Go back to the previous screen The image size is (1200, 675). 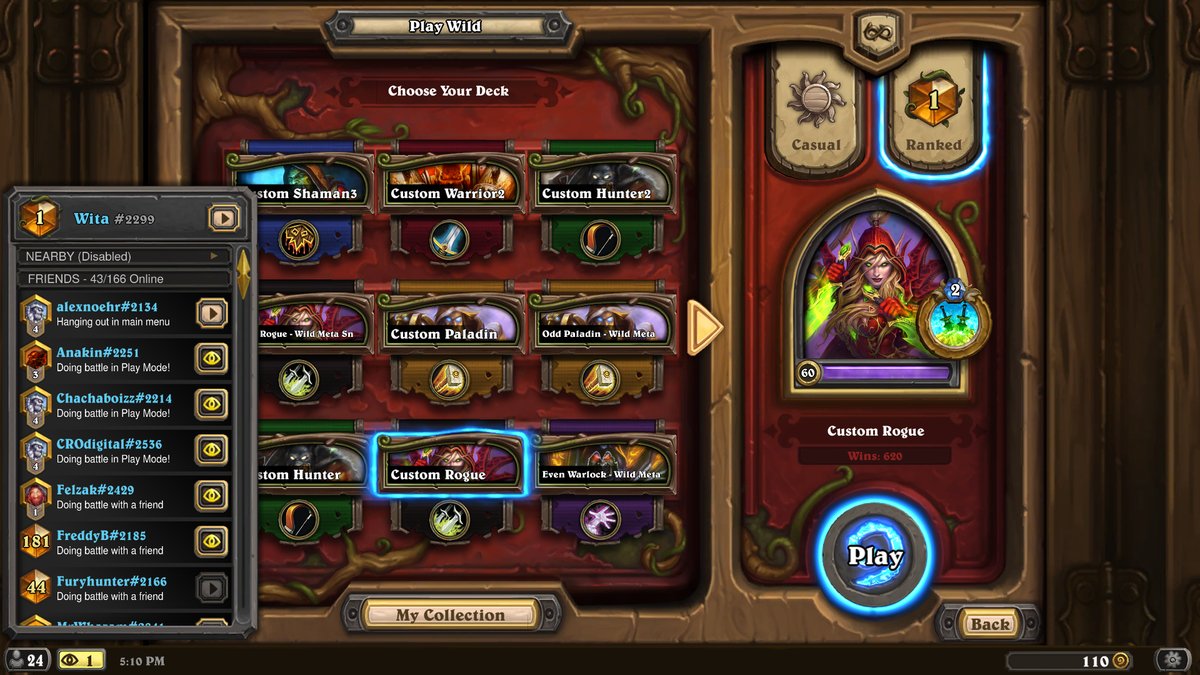click(989, 624)
